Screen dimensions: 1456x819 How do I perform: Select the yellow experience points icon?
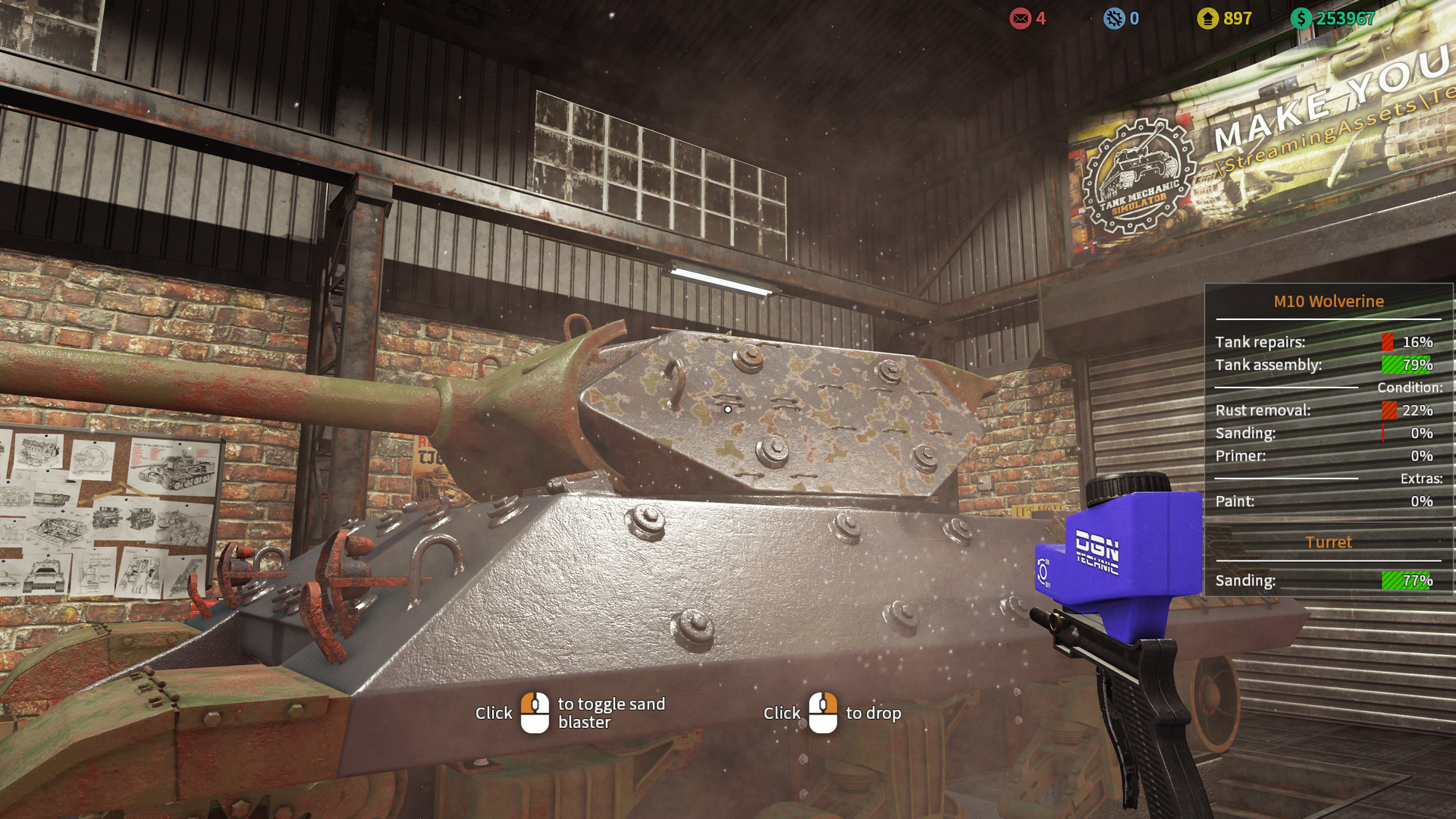[1209, 18]
